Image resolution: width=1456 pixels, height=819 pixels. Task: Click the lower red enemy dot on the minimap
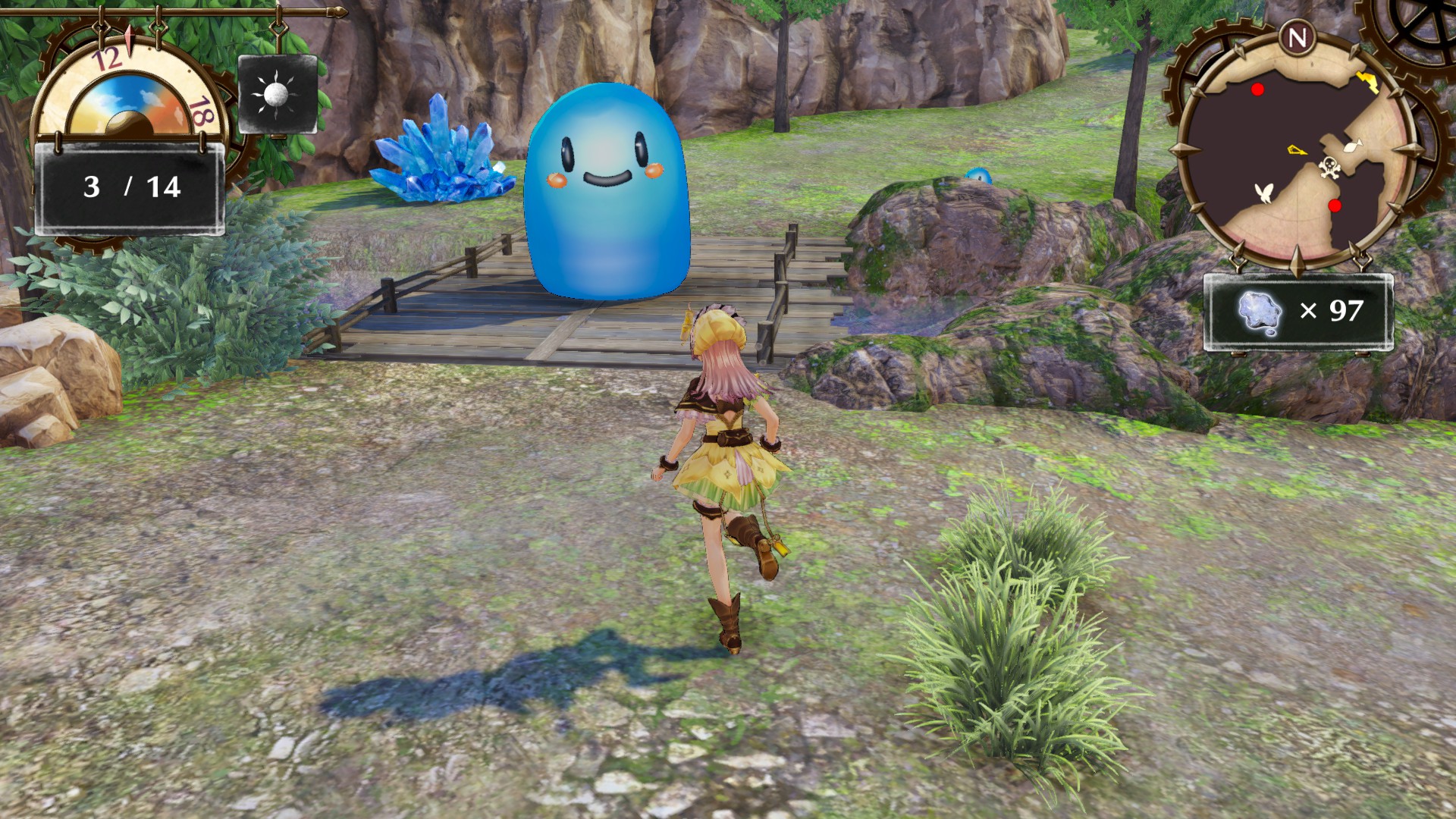click(x=1334, y=205)
